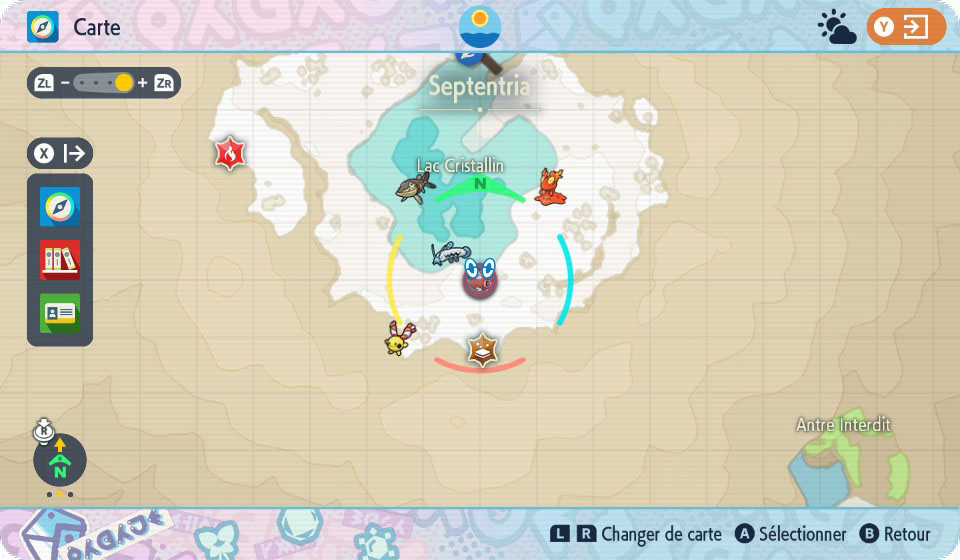Select the player position marker
Screen dimensions: 960x560
(x=480, y=277)
